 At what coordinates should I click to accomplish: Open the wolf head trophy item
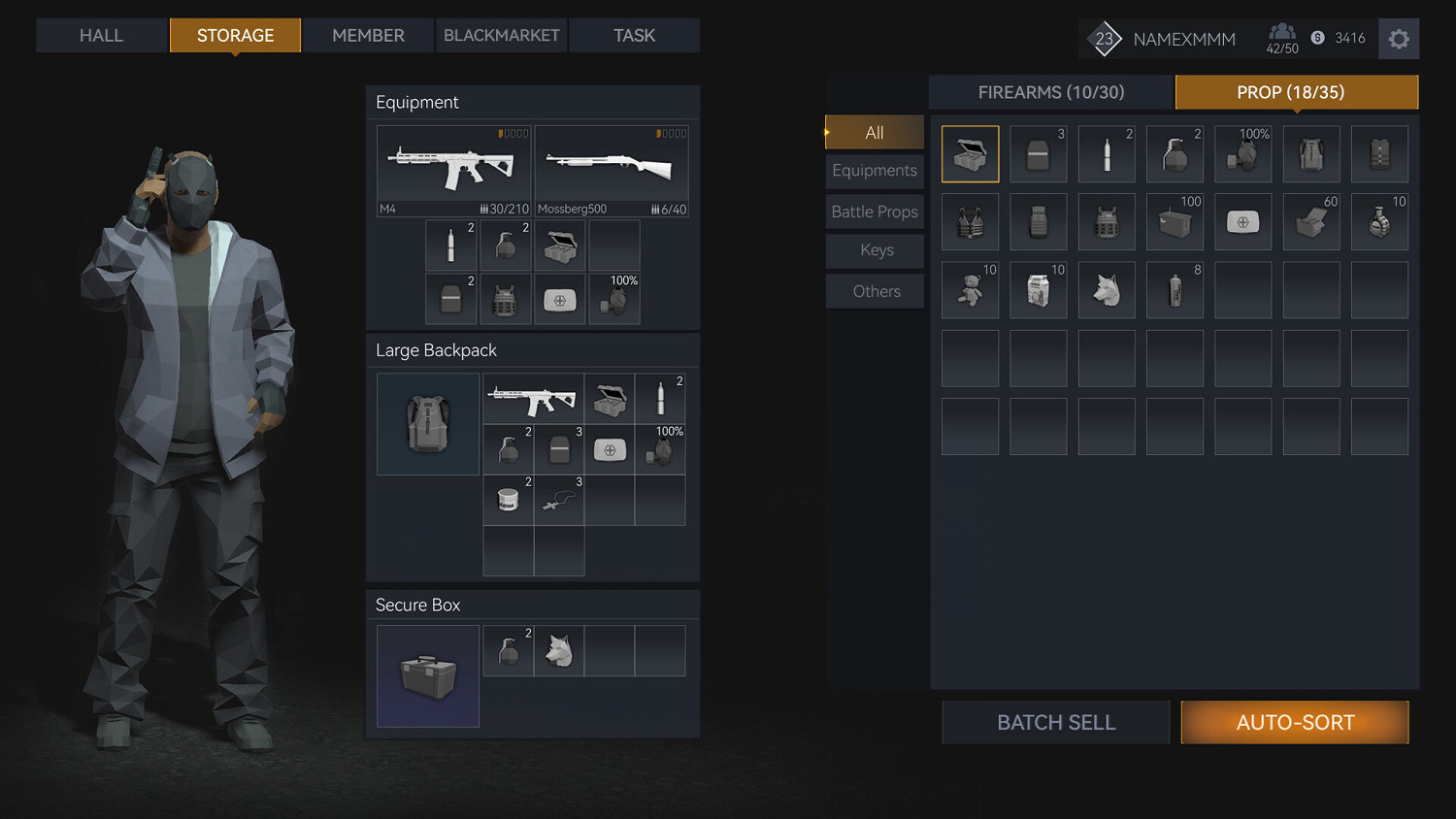coord(1107,289)
